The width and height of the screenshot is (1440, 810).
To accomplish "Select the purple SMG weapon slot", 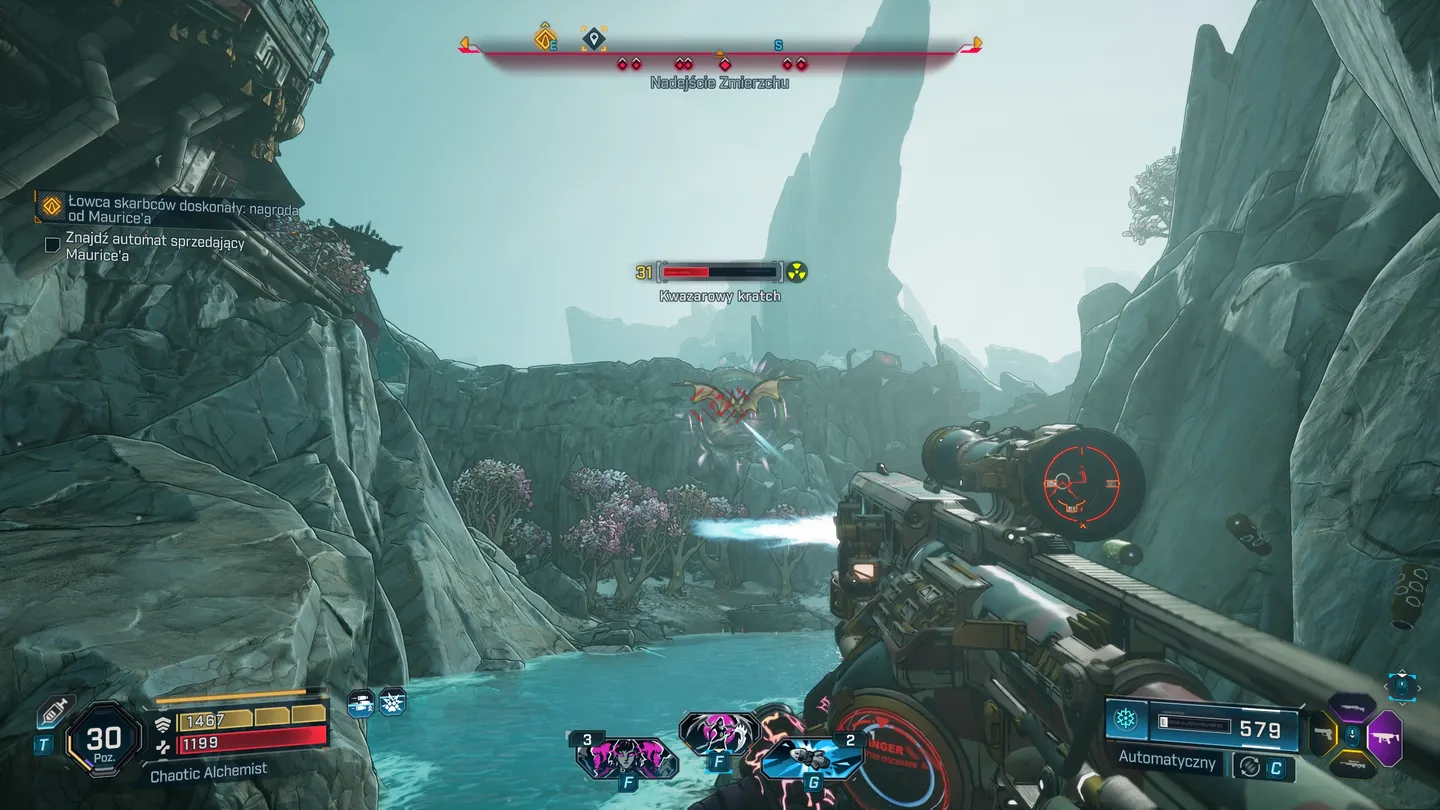I will pyautogui.click(x=1386, y=737).
